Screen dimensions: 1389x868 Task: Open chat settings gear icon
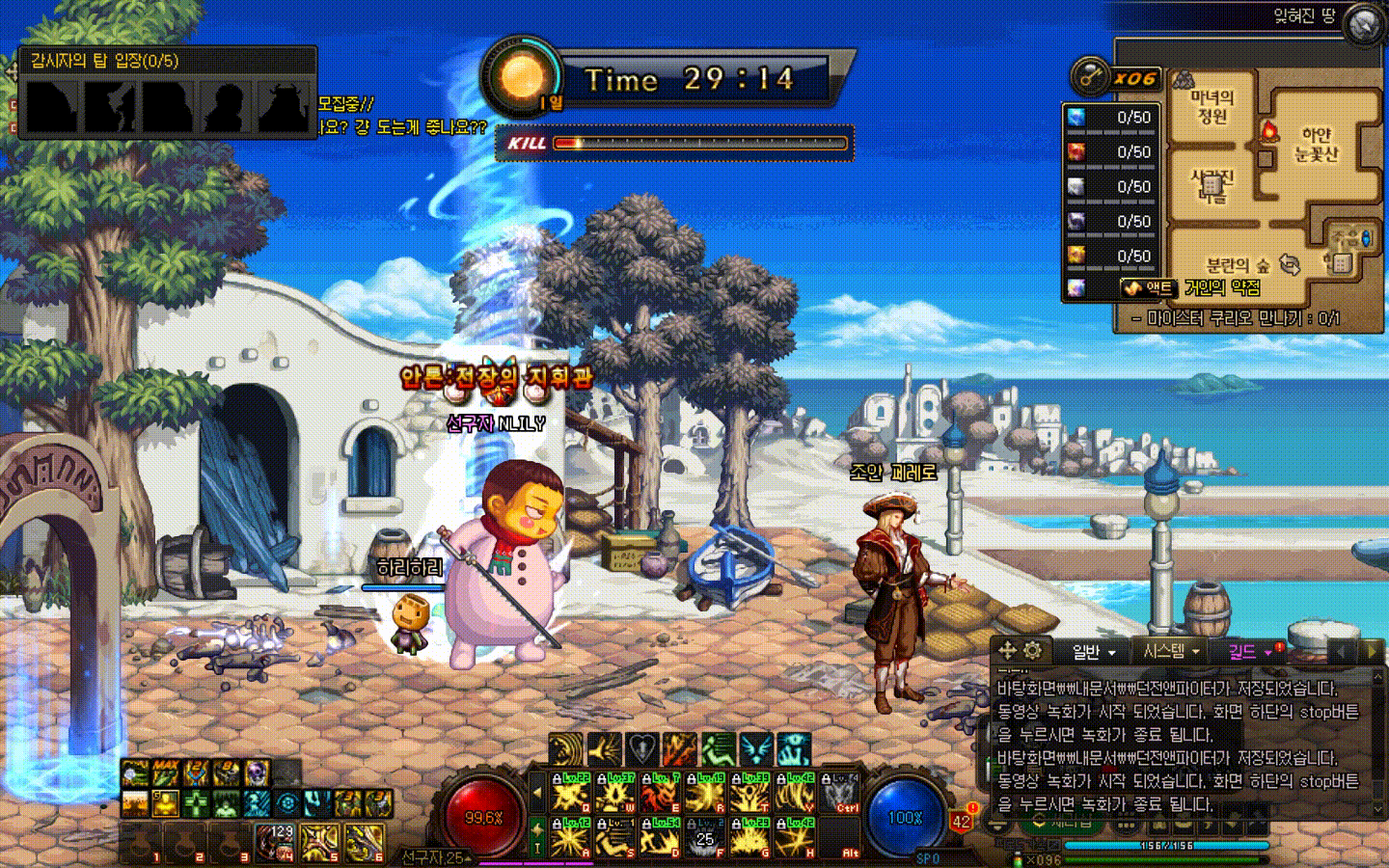(1033, 650)
